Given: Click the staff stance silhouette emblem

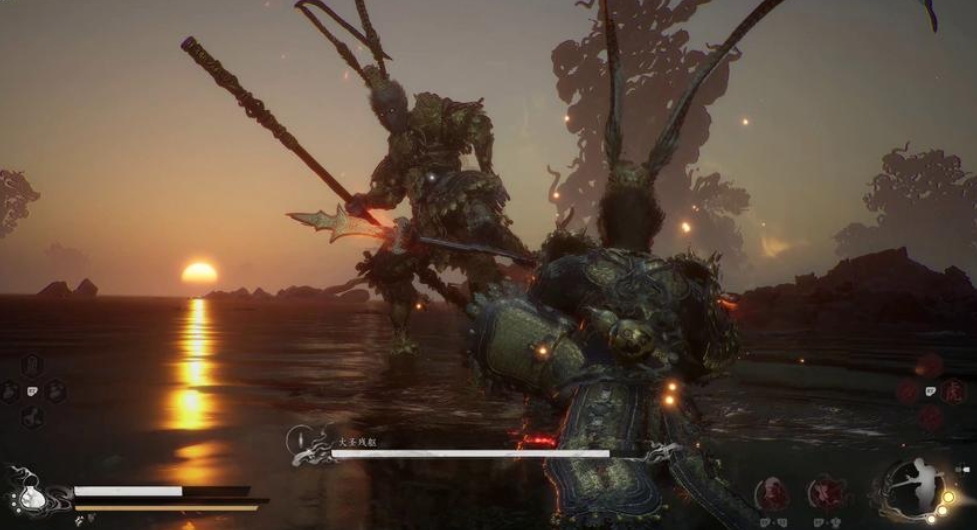Looking at the screenshot, I should (x=914, y=487).
